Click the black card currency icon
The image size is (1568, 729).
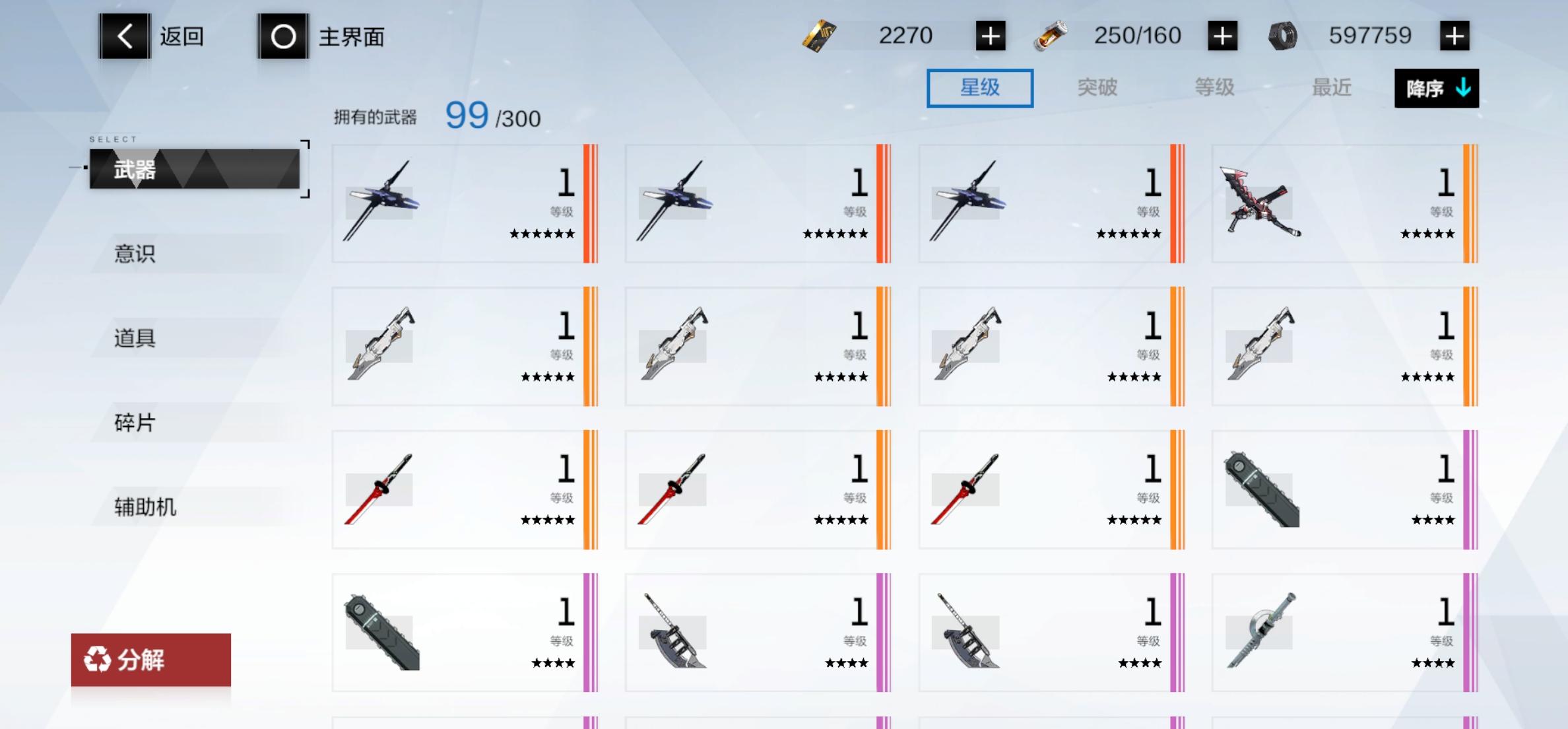[x=818, y=36]
